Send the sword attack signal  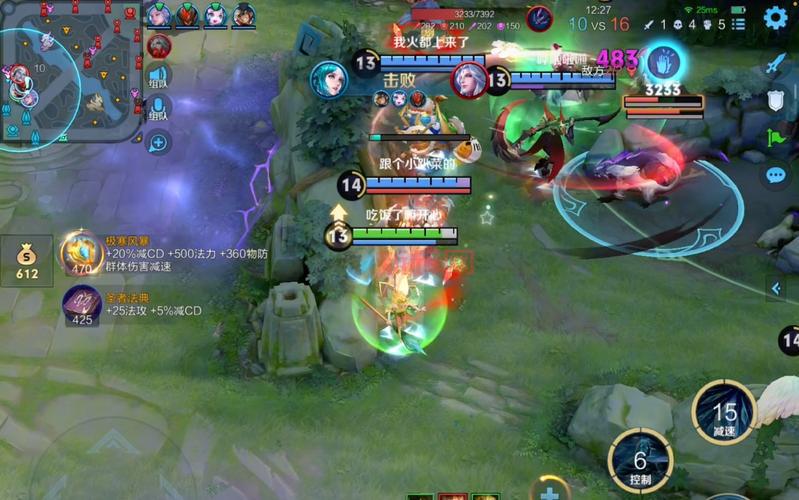pyautogui.click(x=777, y=63)
